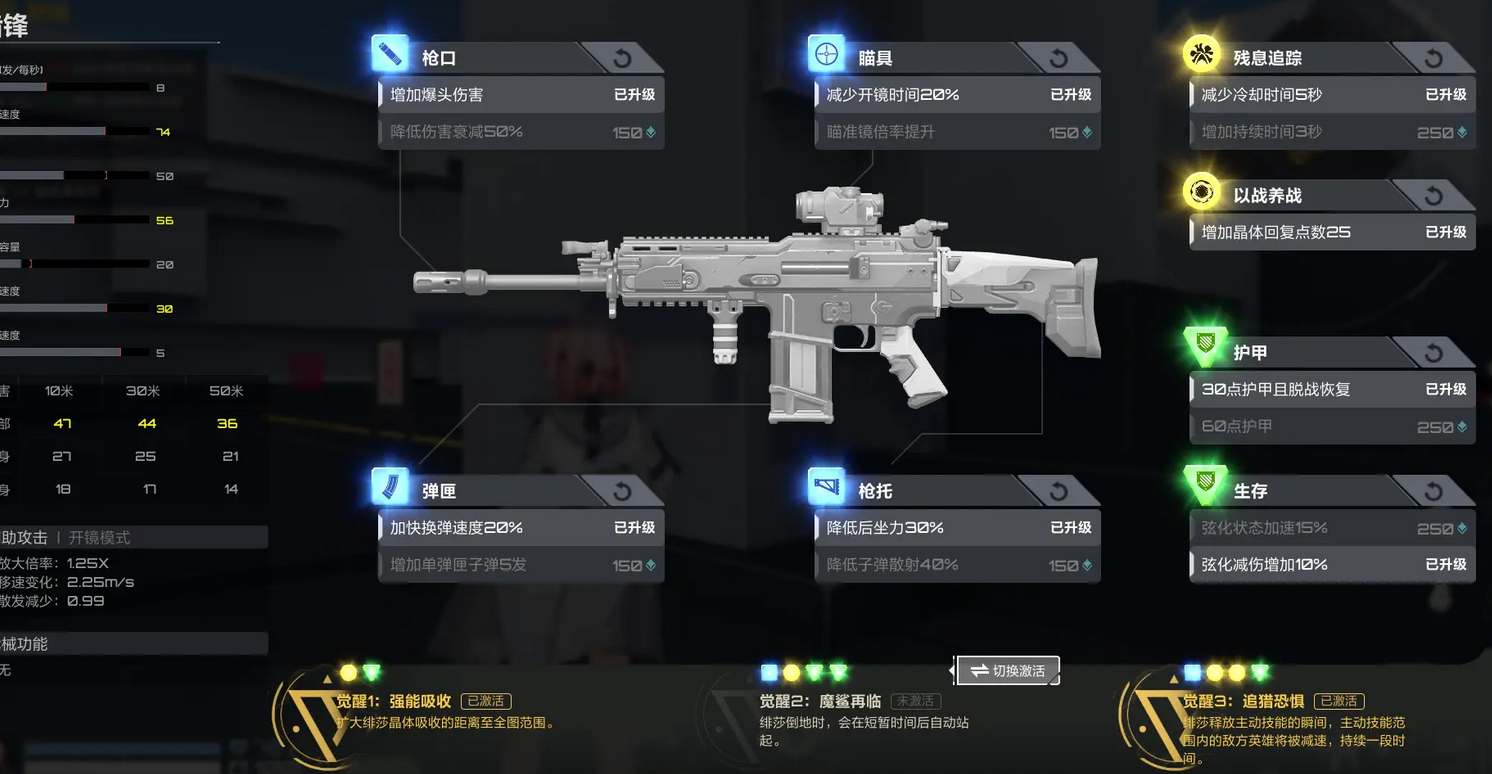The height and width of the screenshot is (774, 1492).
Task: Purchase the 瞄准镜倍率提升 sight upgrade
Action: click(957, 132)
